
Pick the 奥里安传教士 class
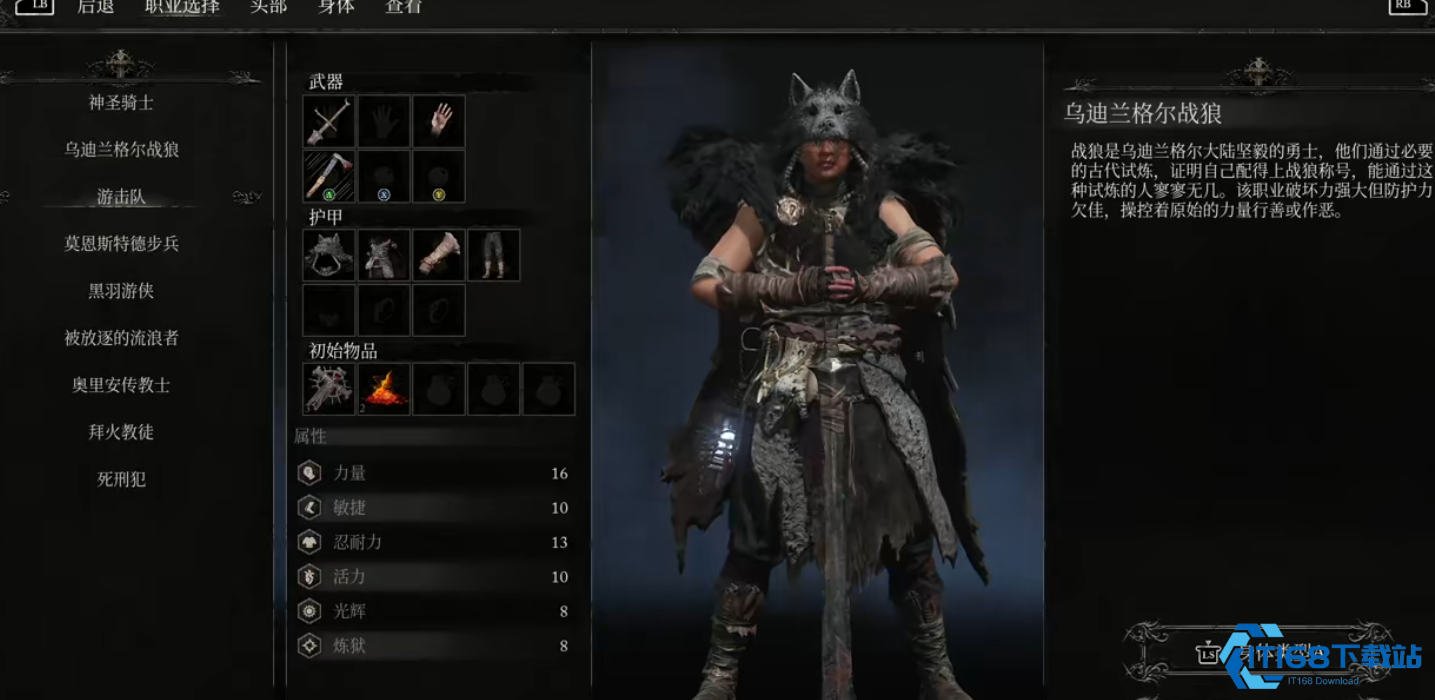tap(121, 385)
